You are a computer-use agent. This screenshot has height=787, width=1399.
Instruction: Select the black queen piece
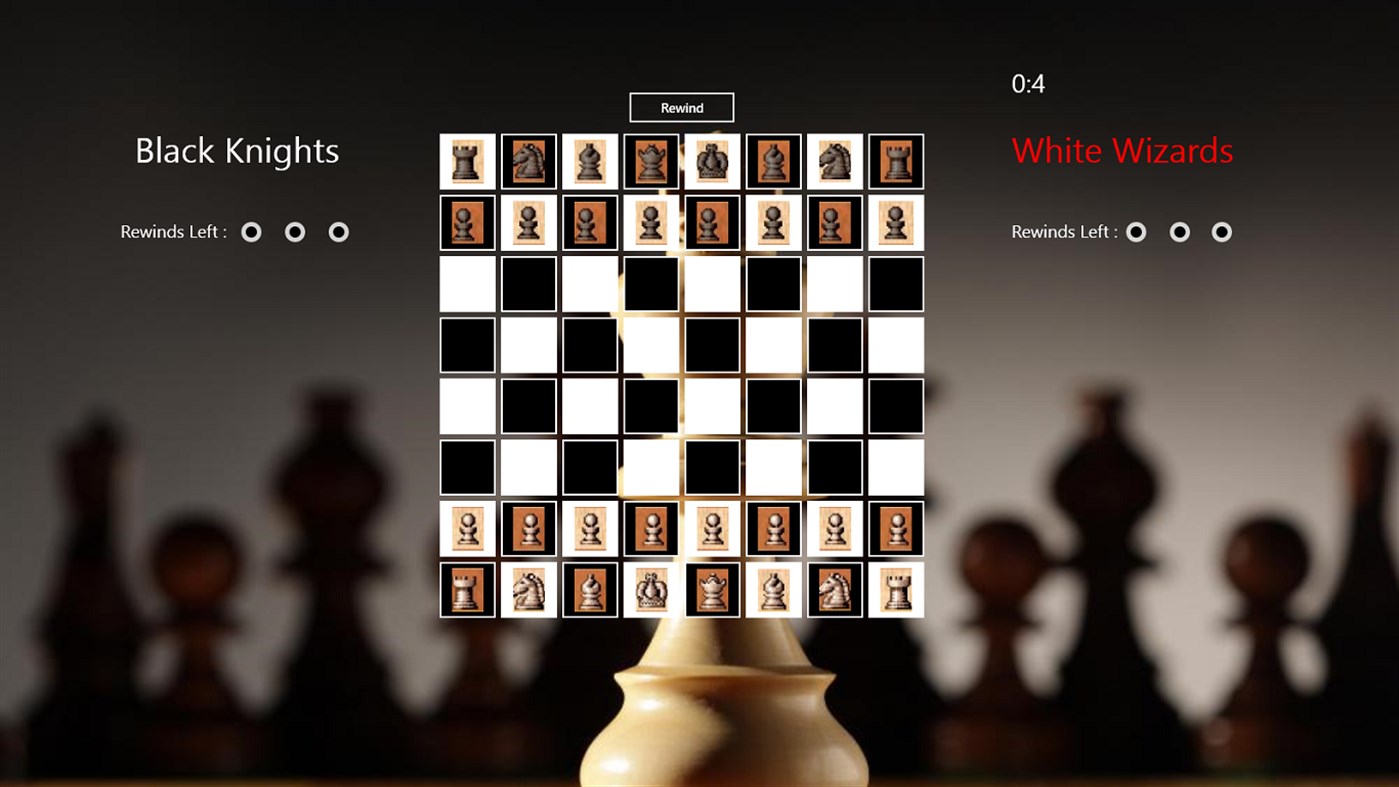[x=650, y=161]
